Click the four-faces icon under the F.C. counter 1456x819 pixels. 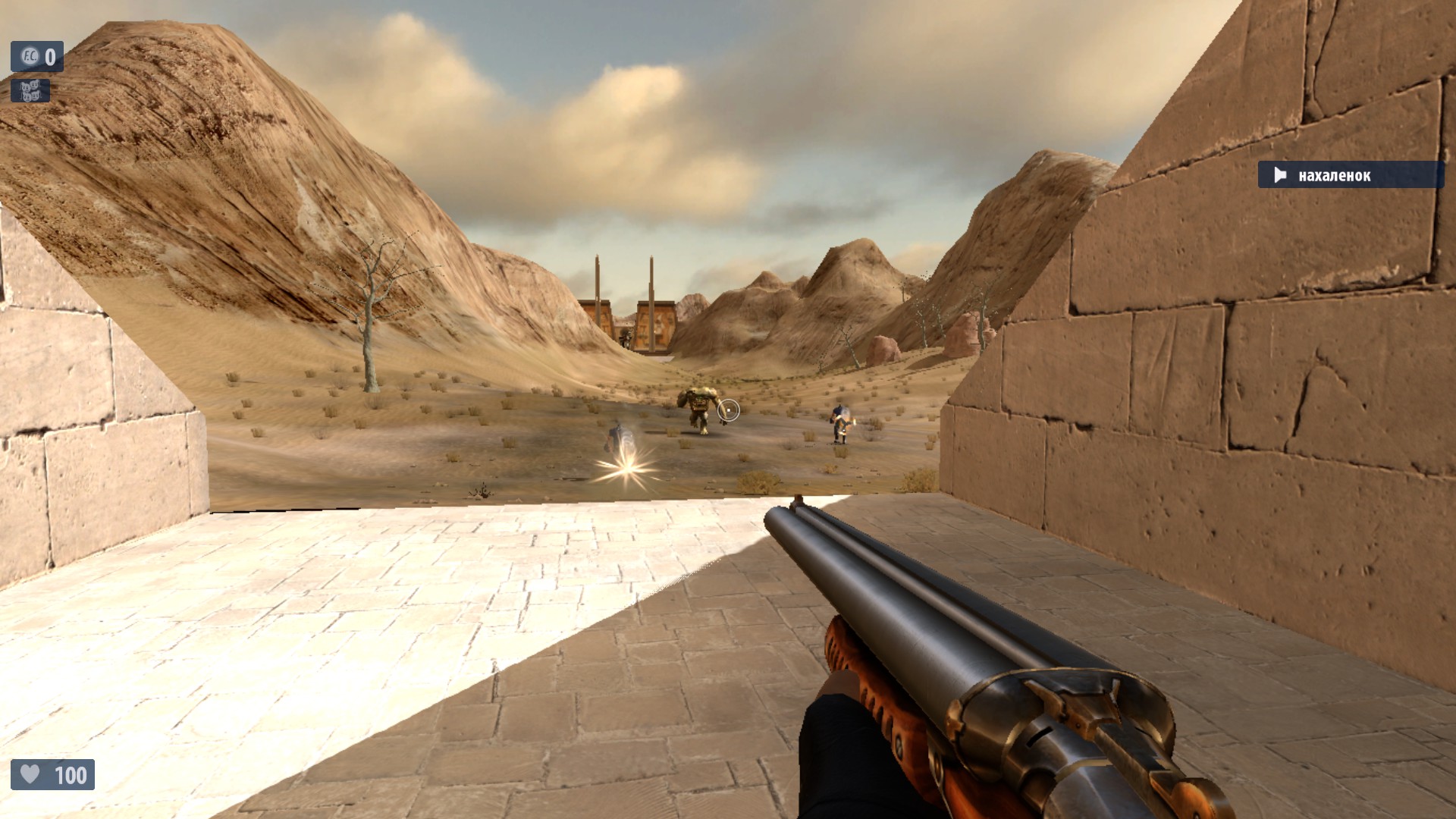30,91
